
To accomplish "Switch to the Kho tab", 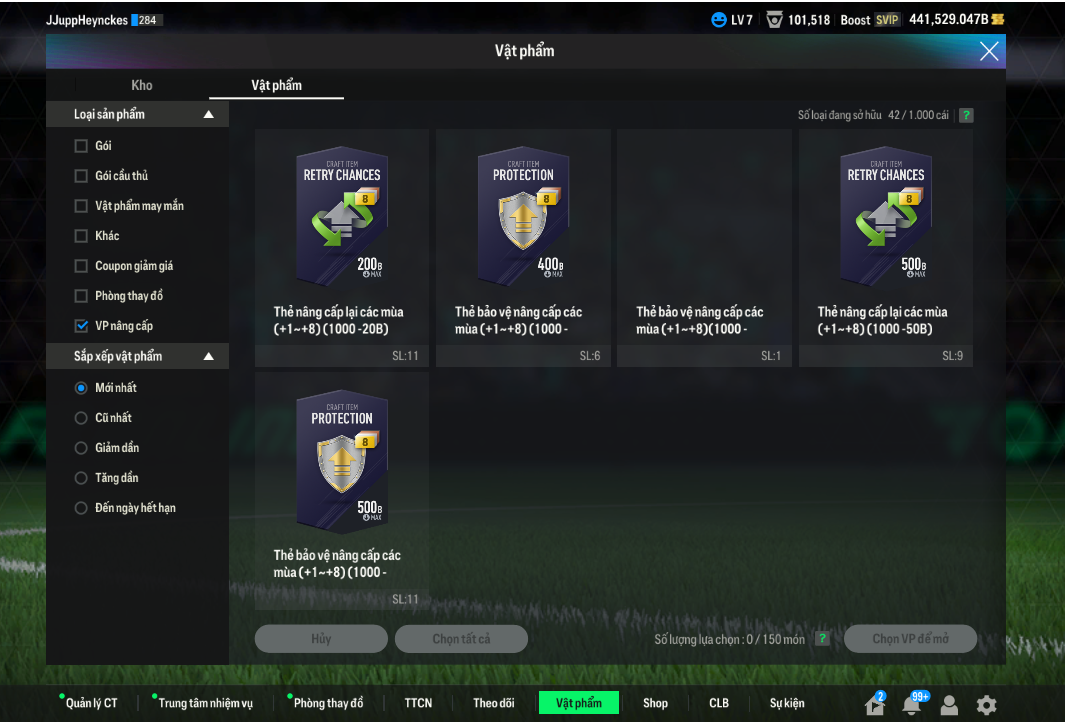I will click(142, 85).
